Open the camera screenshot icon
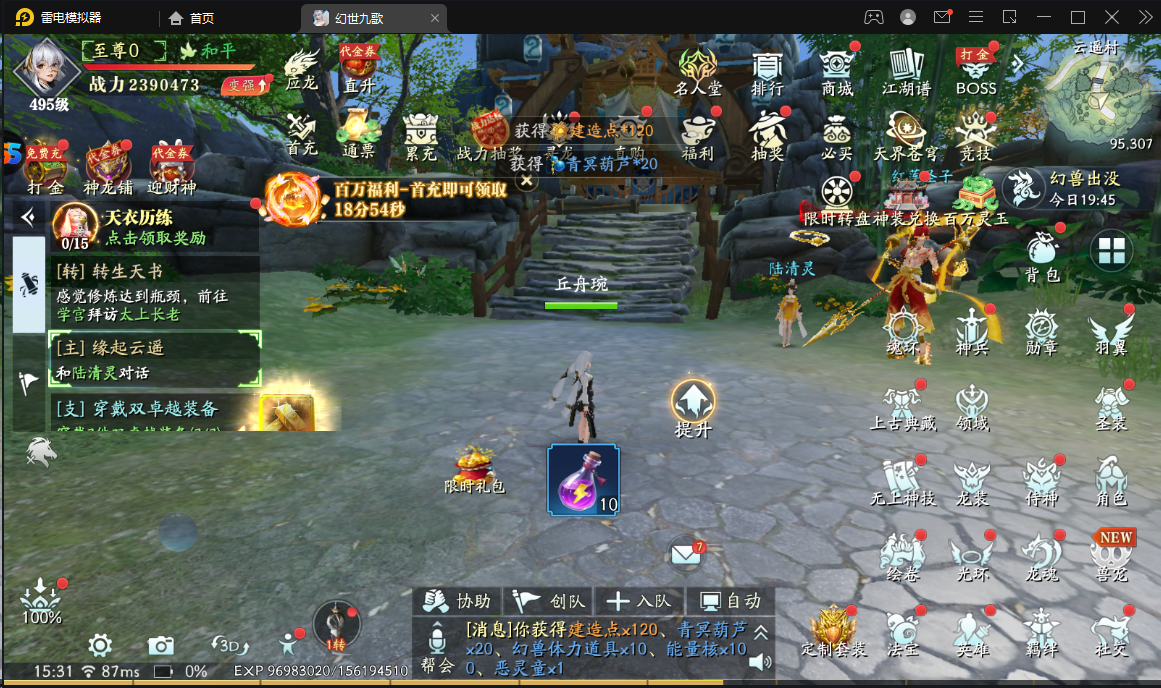Image resolution: width=1161 pixels, height=688 pixels. pyautogui.click(x=161, y=645)
